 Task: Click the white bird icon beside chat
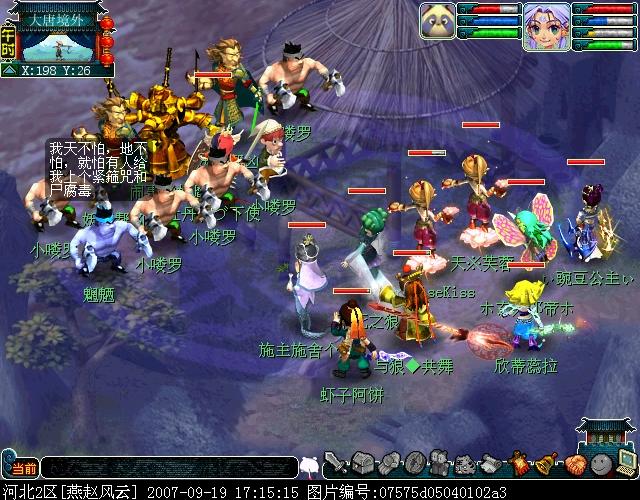click(309, 466)
